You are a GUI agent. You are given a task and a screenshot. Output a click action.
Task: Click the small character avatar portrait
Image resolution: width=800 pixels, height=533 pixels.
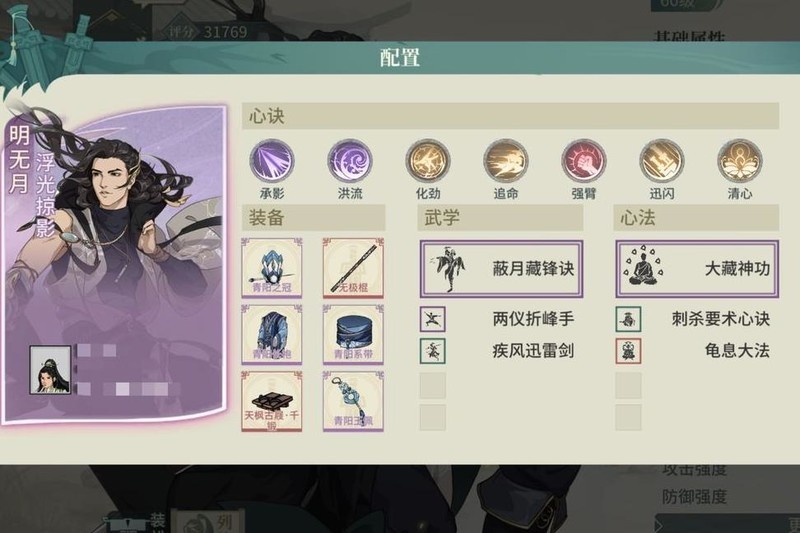(50, 371)
